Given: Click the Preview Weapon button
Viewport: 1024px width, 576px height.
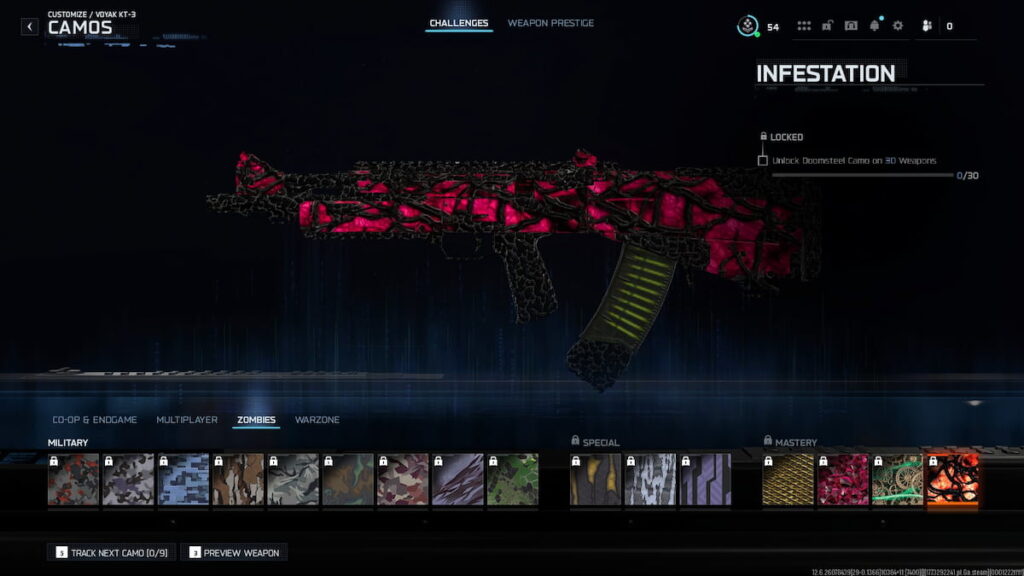Looking at the screenshot, I should pos(235,552).
